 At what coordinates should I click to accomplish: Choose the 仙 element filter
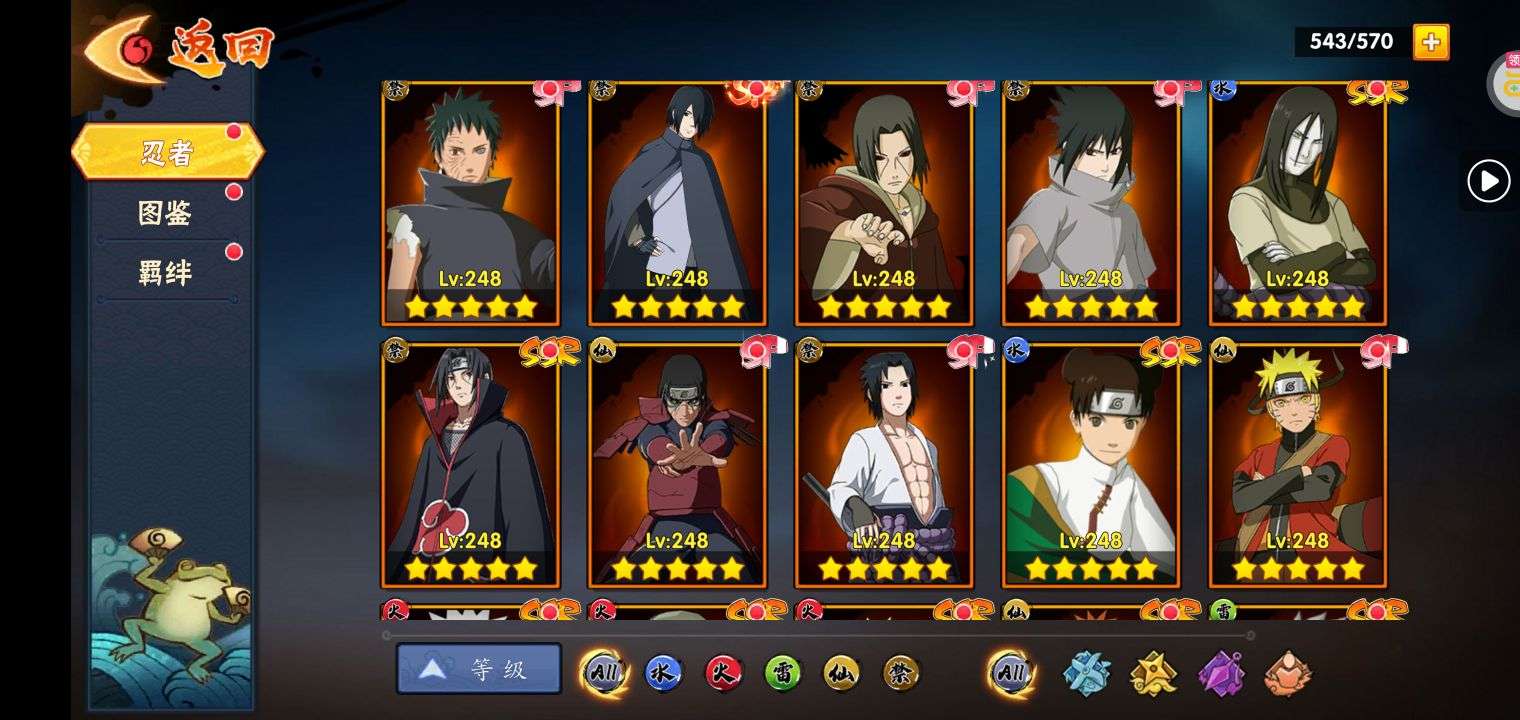843,673
